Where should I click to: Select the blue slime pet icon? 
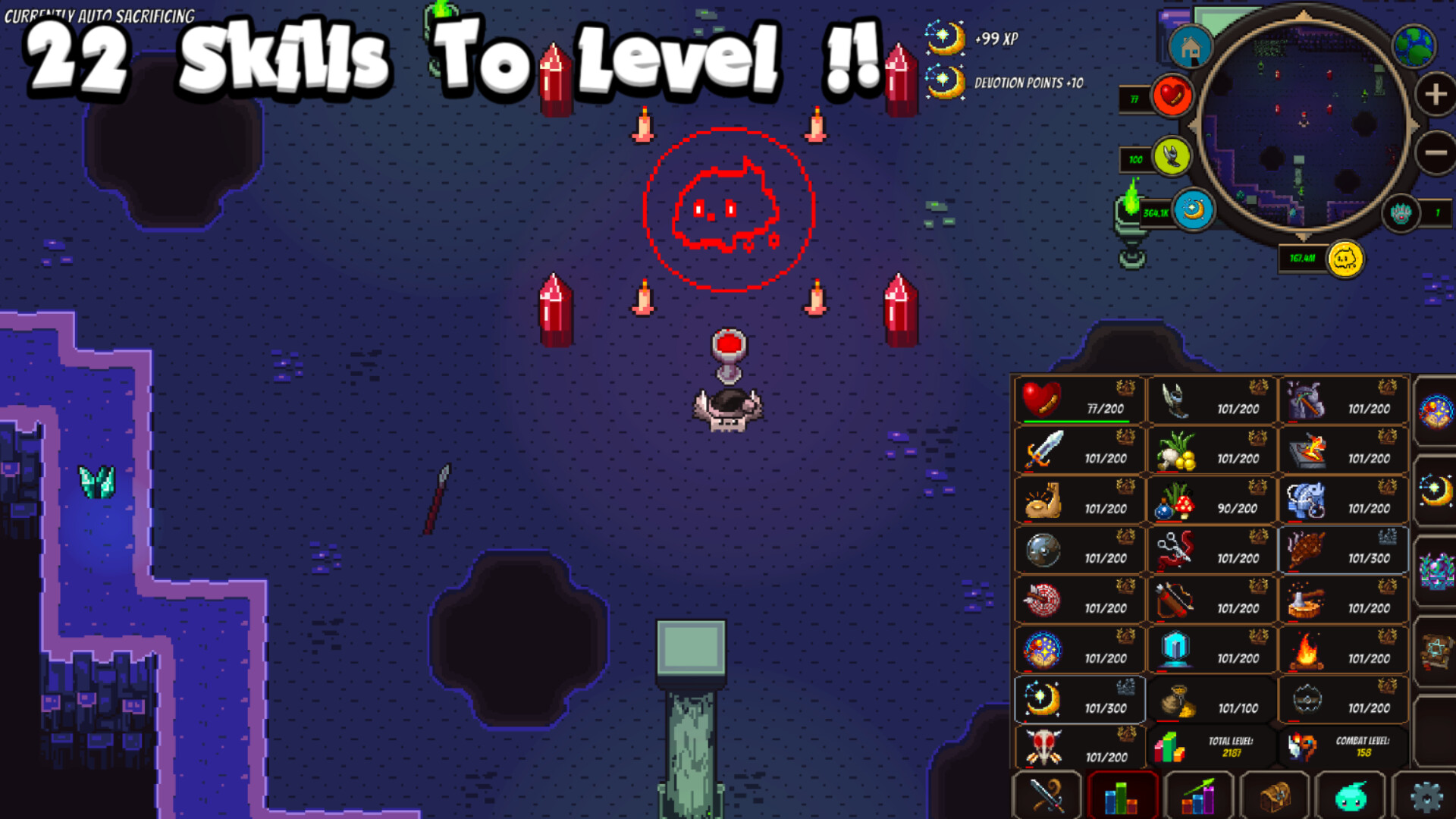point(1351,793)
